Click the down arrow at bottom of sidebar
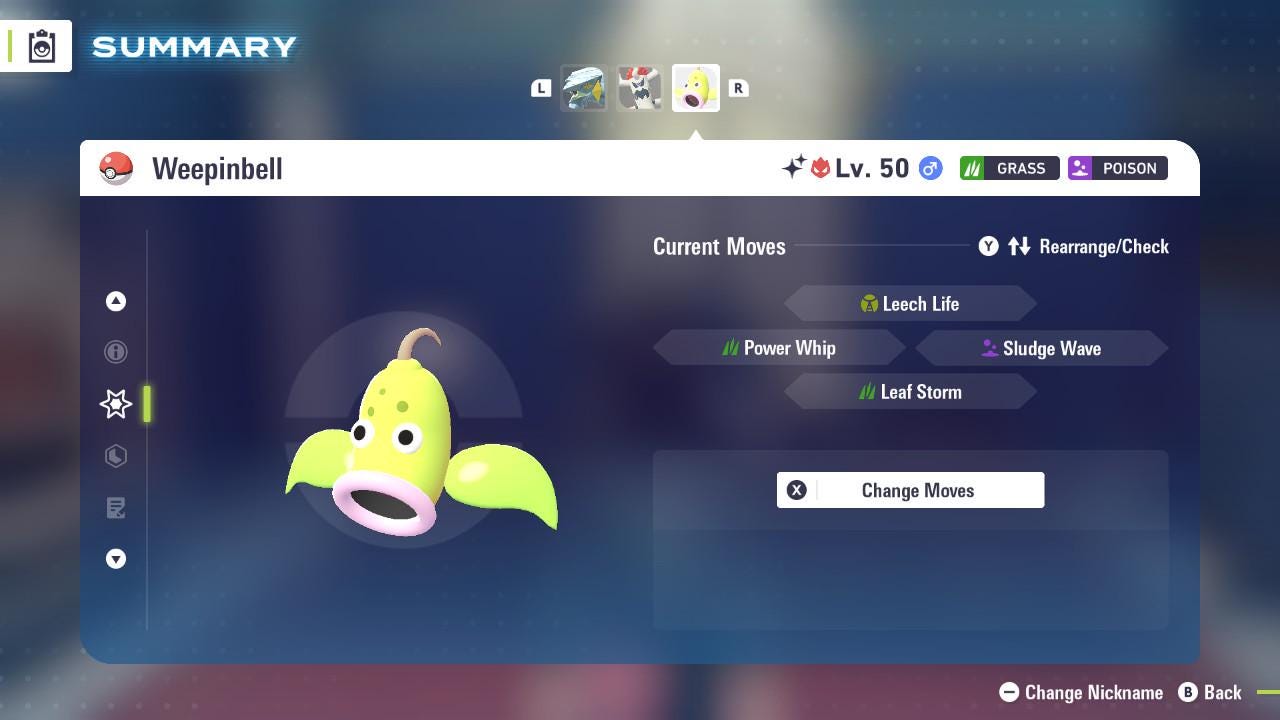Image resolution: width=1280 pixels, height=720 pixels. pyautogui.click(x=116, y=559)
